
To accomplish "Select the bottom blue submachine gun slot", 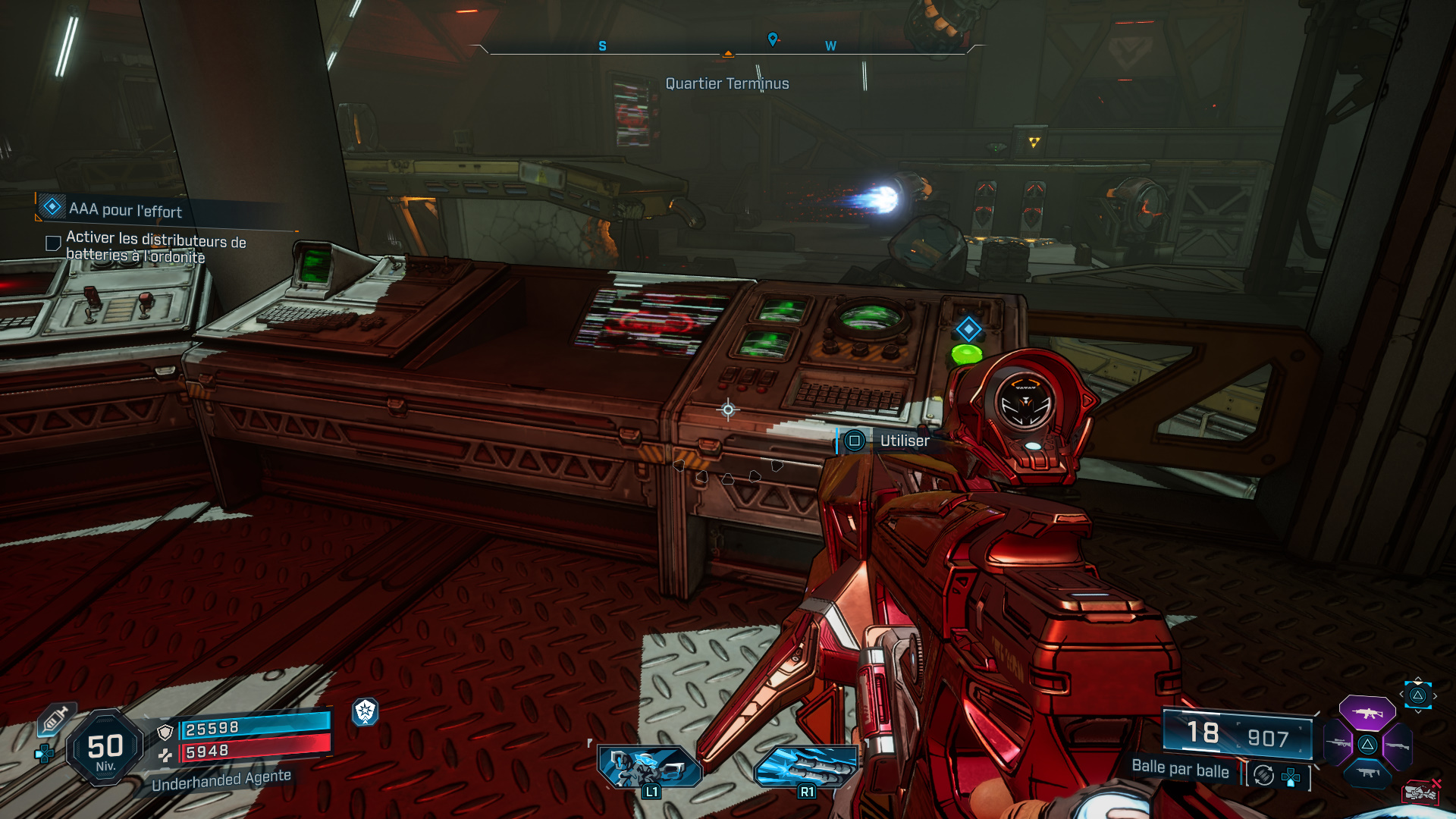I will click(x=1367, y=773).
